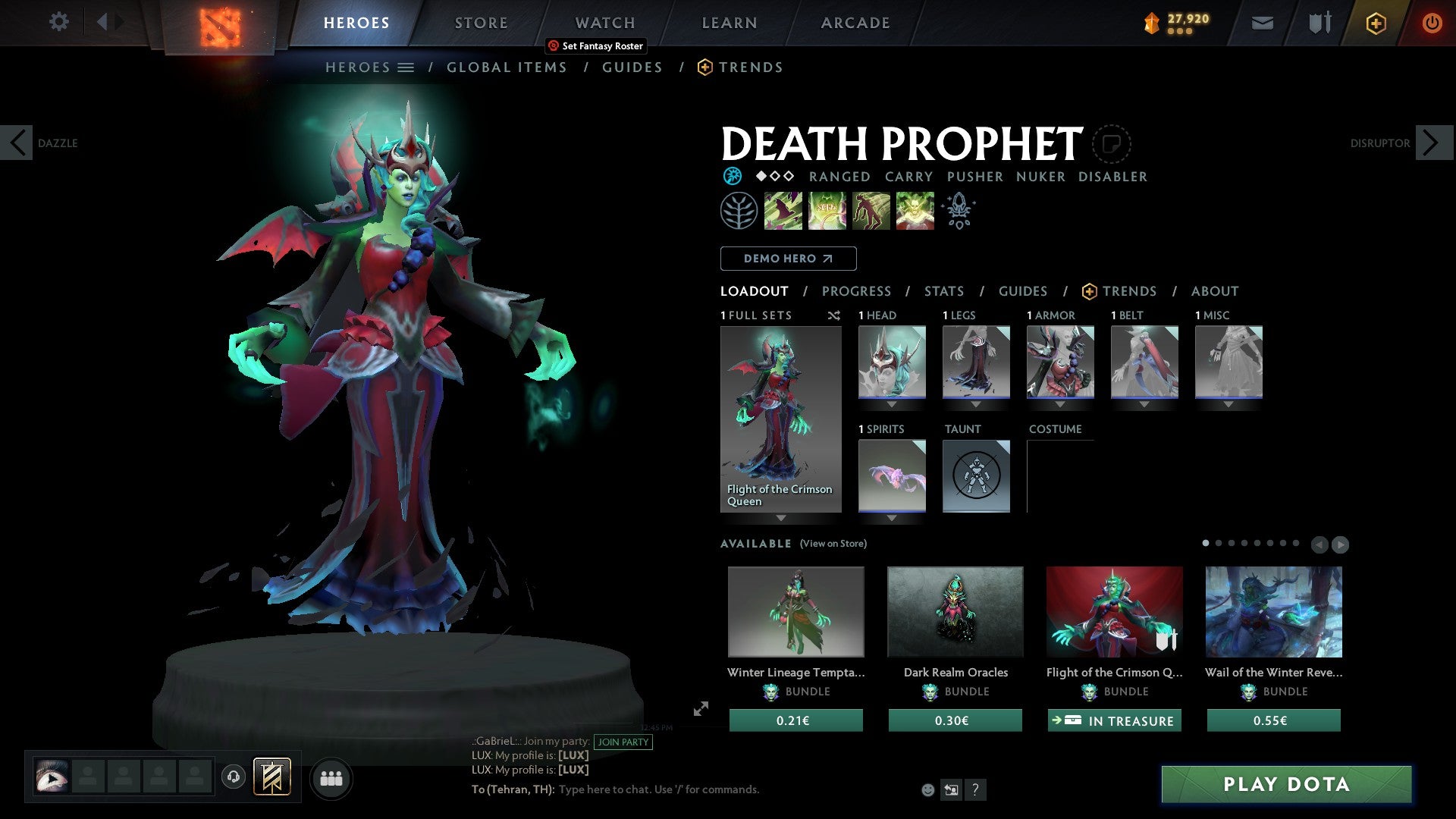
Task: Open the ARCADE menu
Action: tap(855, 23)
